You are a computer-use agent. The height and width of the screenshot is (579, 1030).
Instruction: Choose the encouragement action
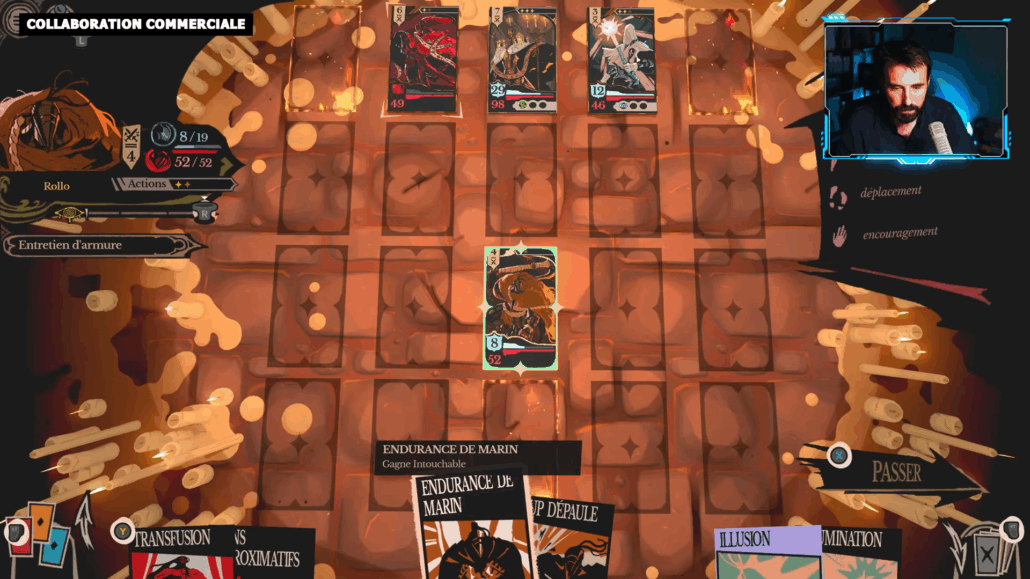899,233
